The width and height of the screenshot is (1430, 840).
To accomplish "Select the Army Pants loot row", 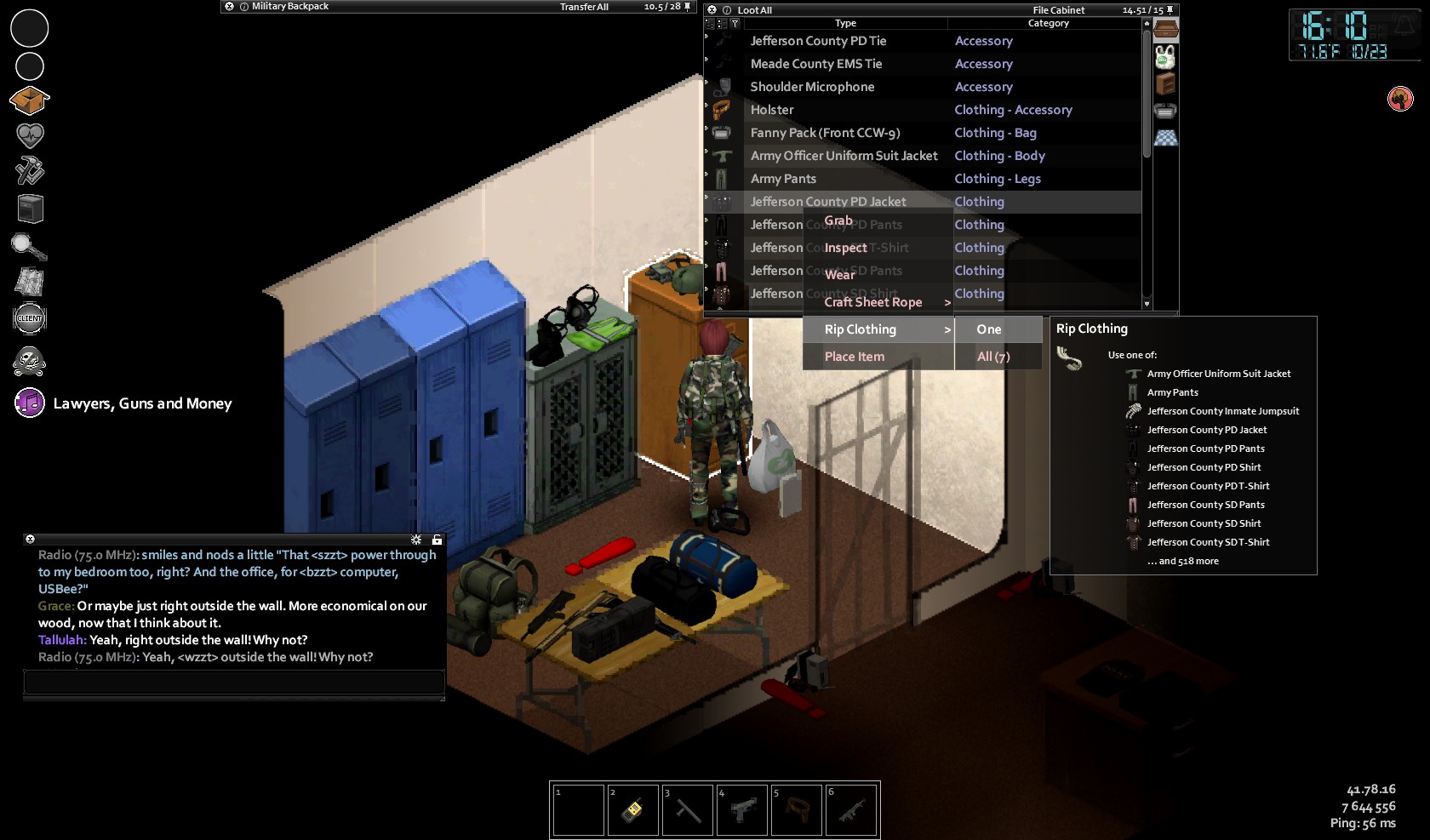I will (x=783, y=179).
